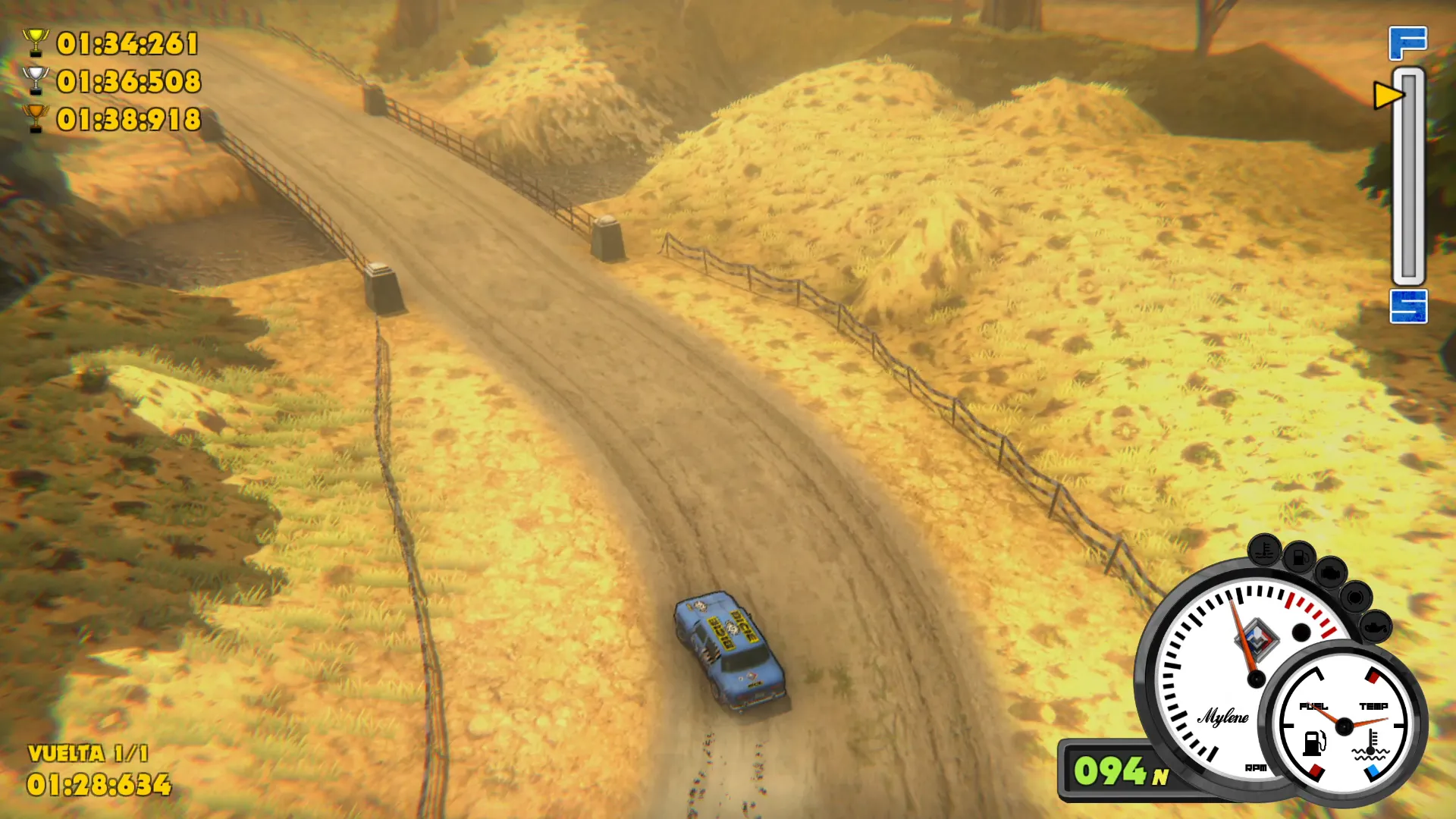
Task: Click the blue F finish marker
Action: [x=1407, y=43]
